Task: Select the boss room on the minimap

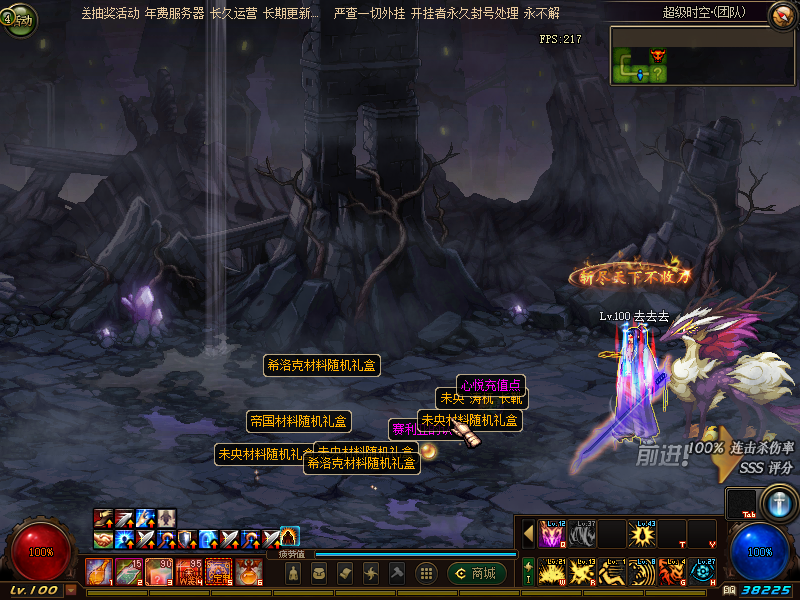Action: (x=657, y=56)
